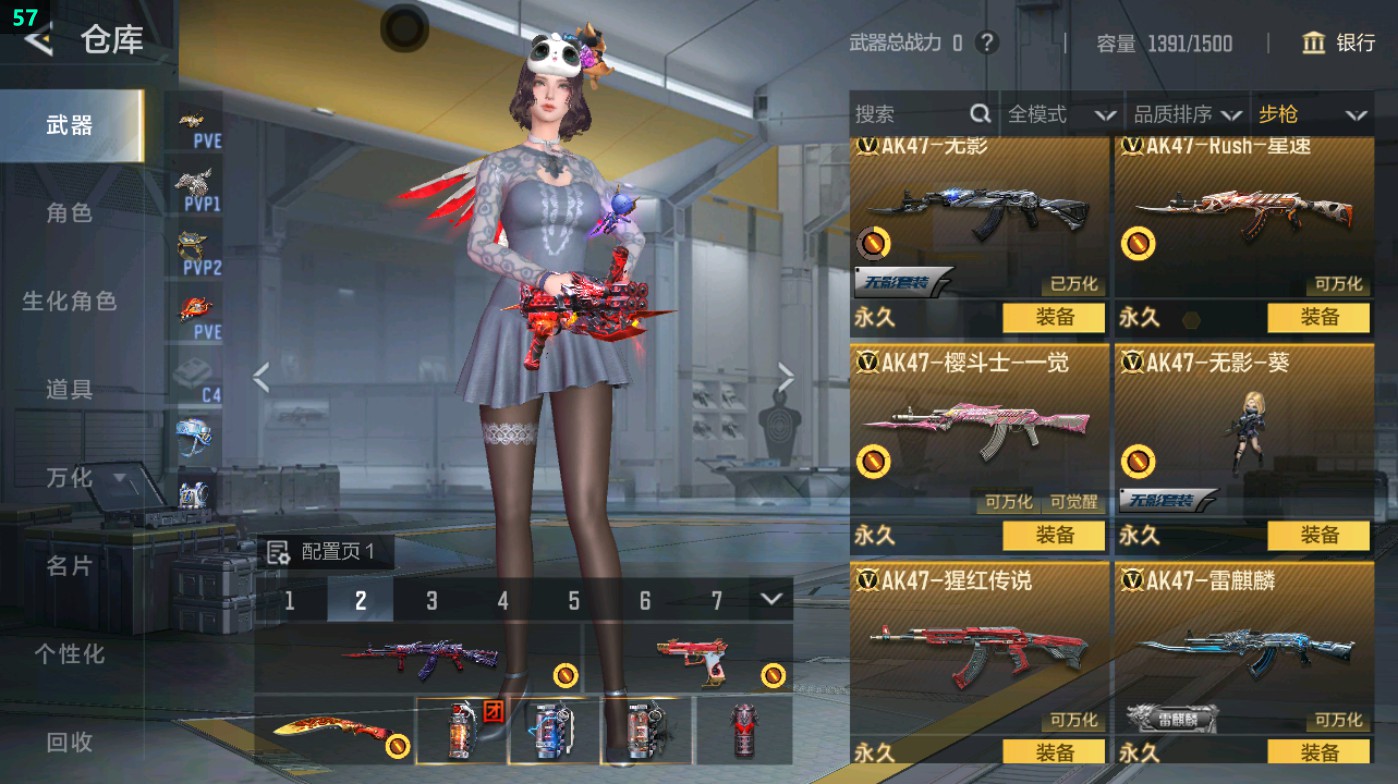Equip the AK47-猩红传说 rifle
Screen dimensions: 1398x784
click(x=1053, y=752)
